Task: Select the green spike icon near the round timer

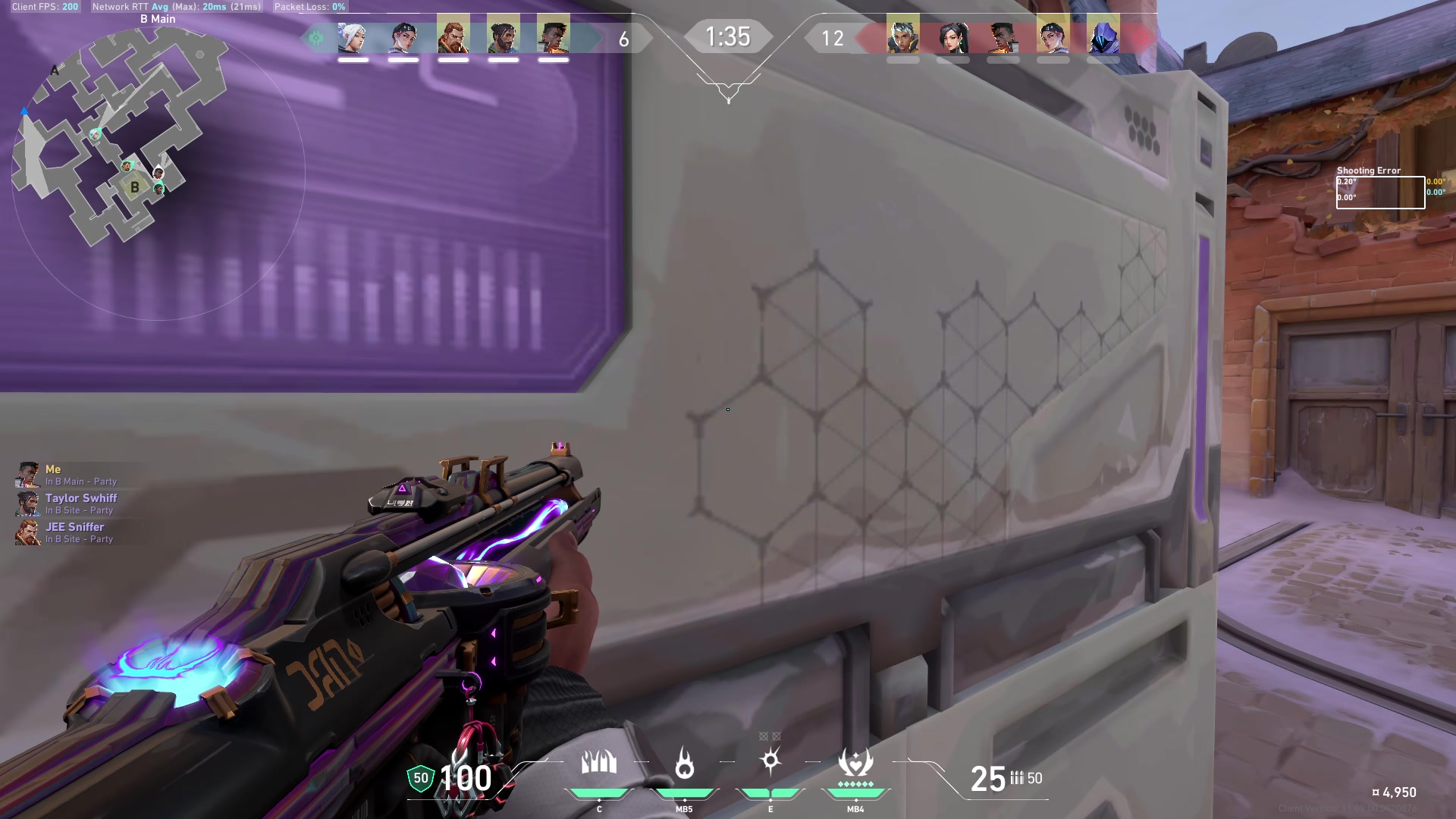Action: click(x=315, y=36)
